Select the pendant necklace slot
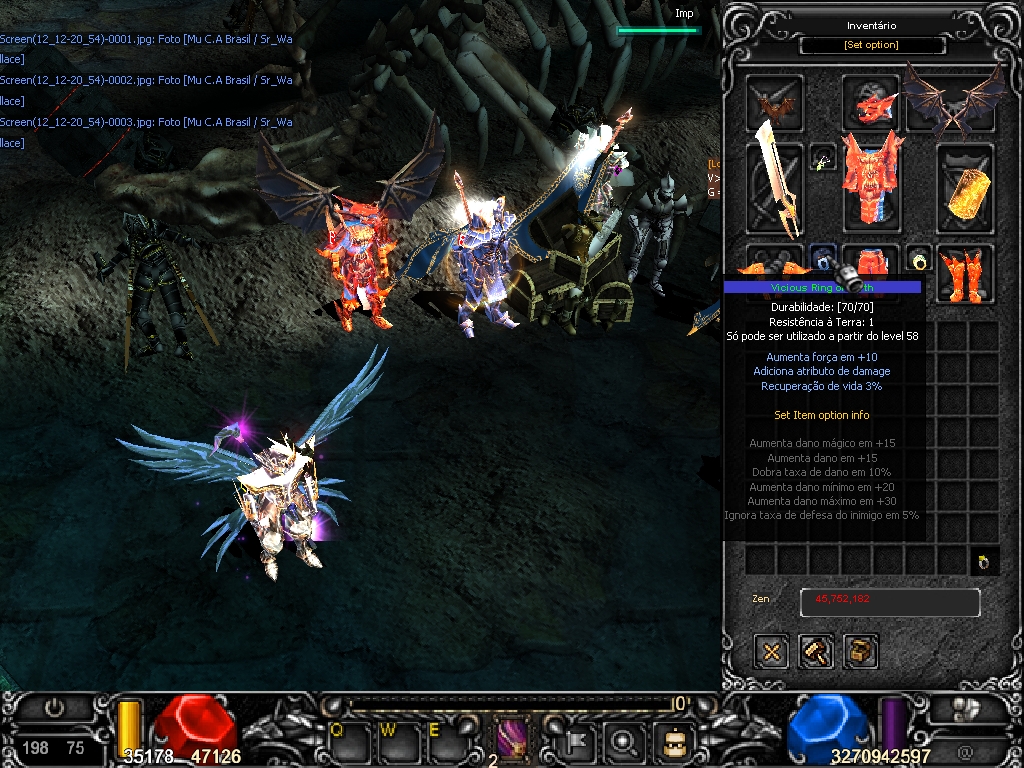 pyautogui.click(x=823, y=159)
